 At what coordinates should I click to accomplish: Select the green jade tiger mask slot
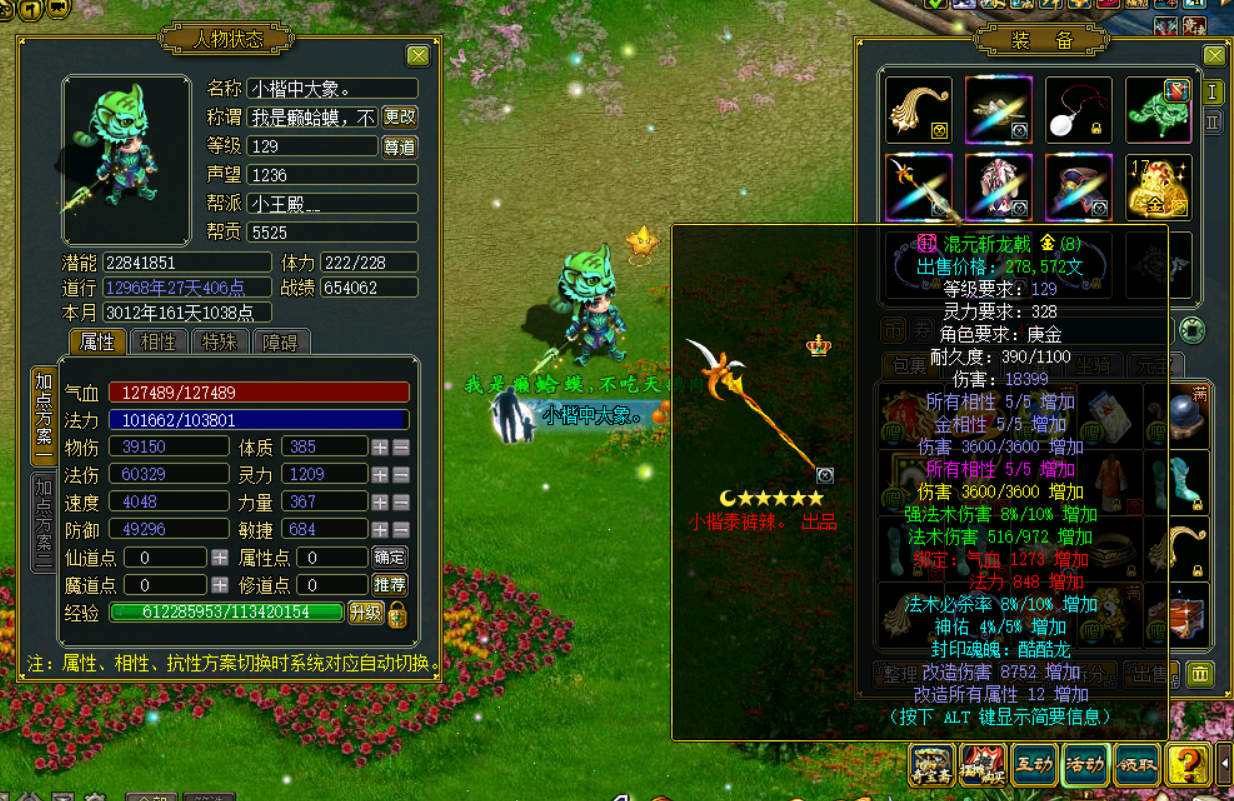1158,110
